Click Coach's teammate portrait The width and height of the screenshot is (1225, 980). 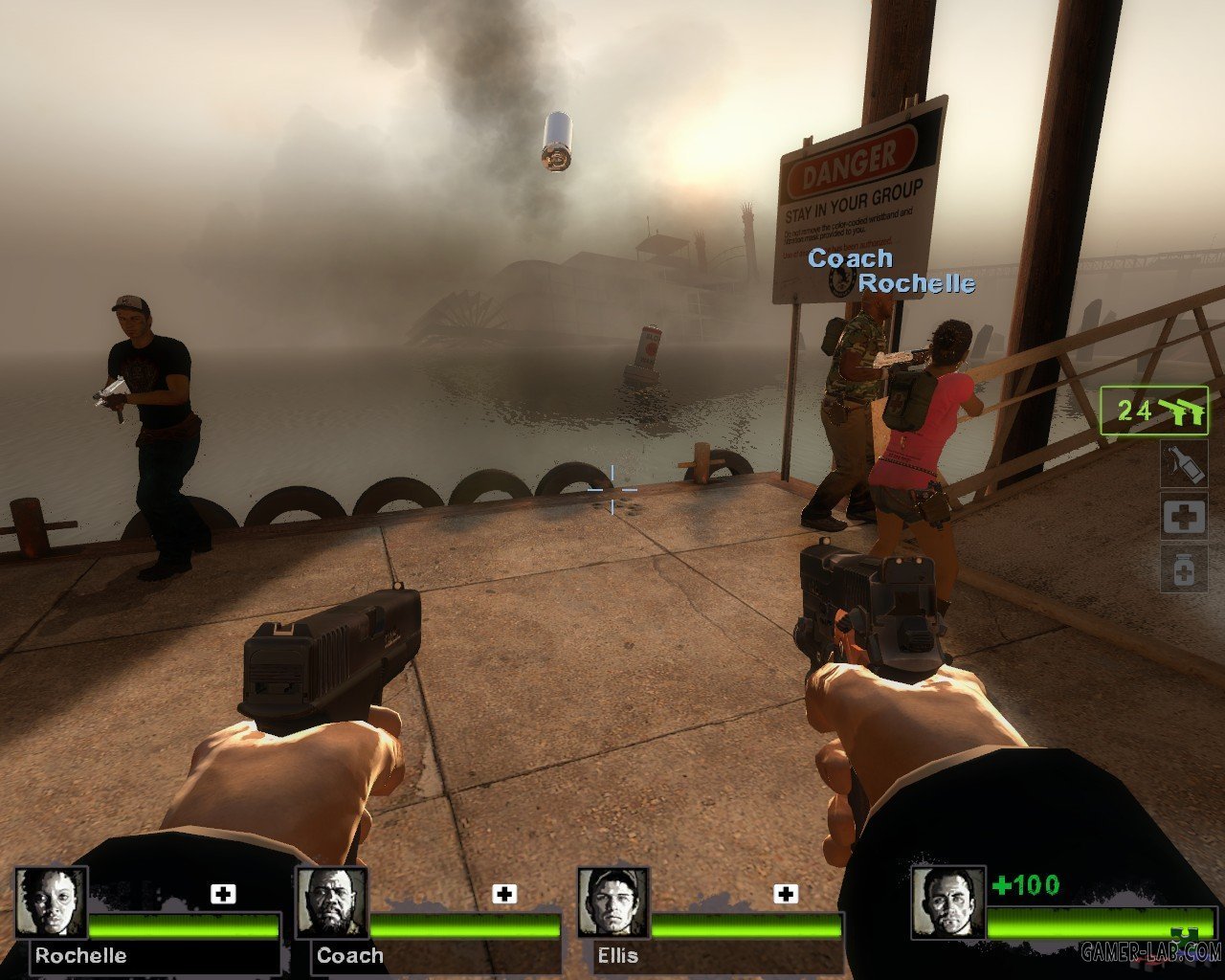[x=332, y=902]
